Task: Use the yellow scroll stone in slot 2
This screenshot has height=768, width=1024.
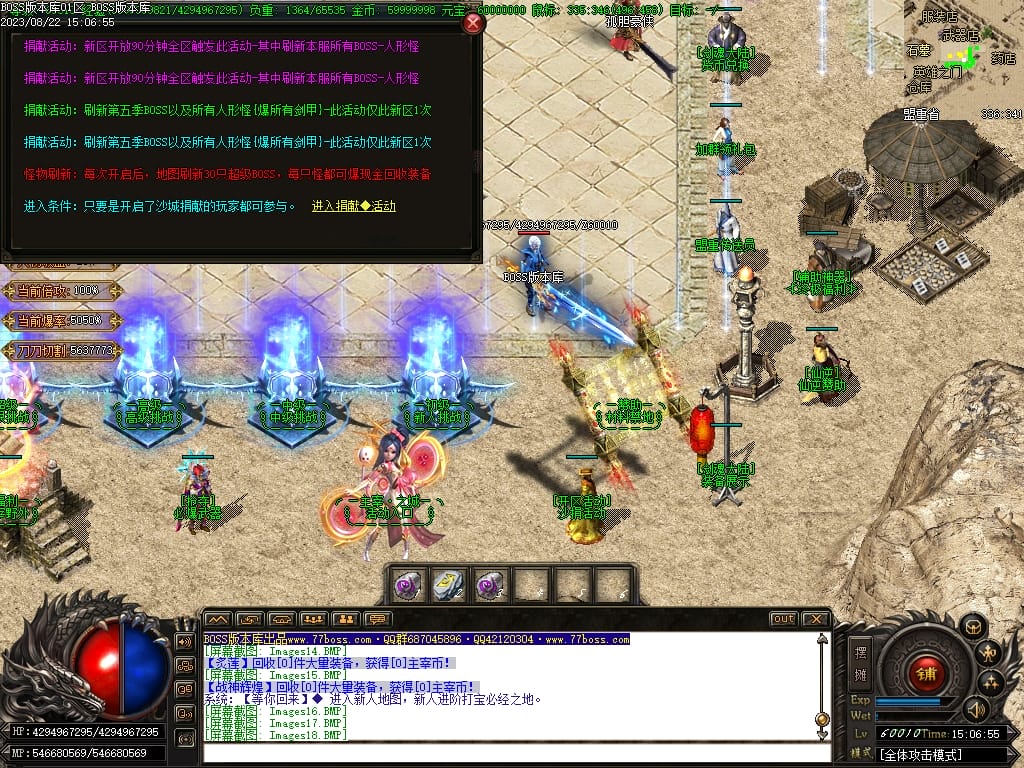Action: (447, 586)
